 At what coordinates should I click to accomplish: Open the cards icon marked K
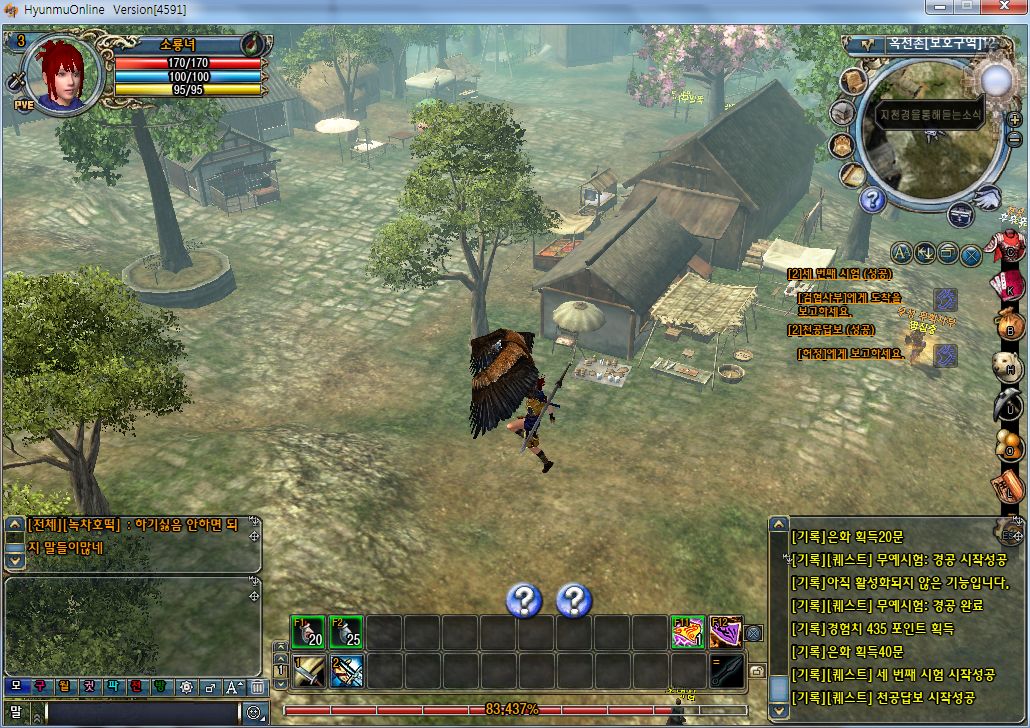point(1008,285)
